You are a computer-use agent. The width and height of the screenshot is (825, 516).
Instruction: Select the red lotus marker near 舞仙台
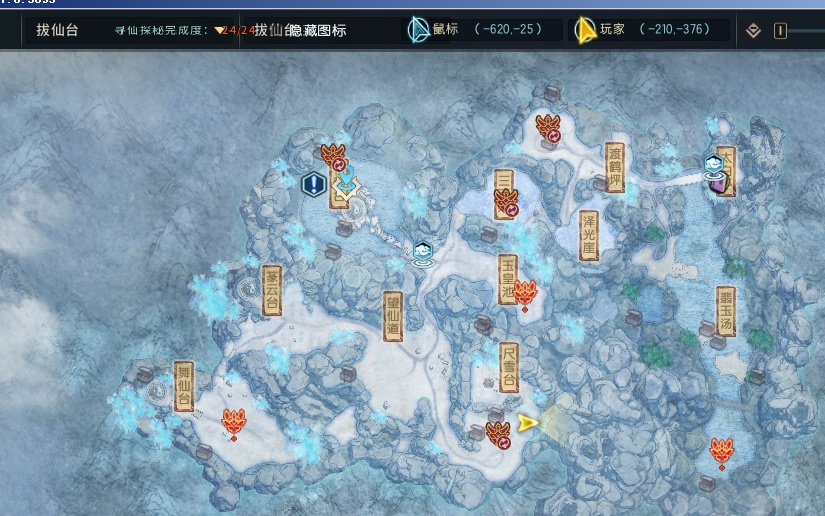point(234,423)
